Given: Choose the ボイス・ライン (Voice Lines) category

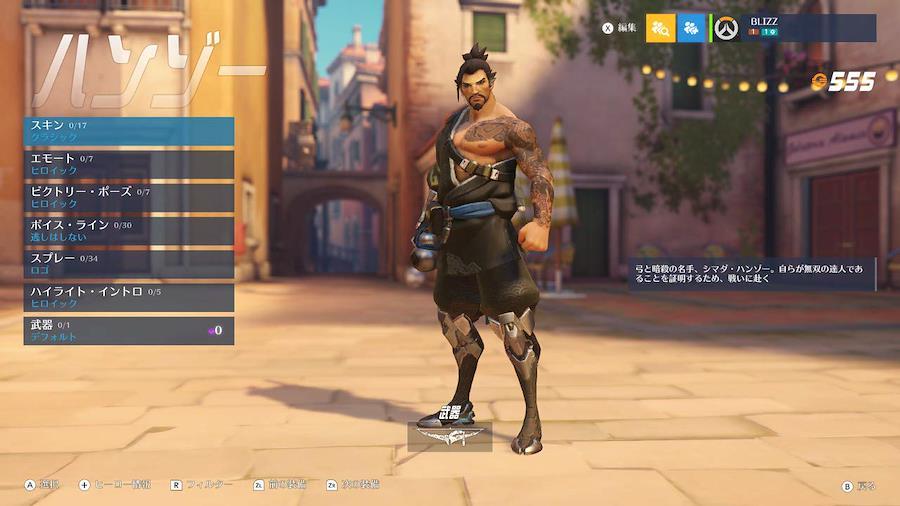Looking at the screenshot, I should tap(129, 231).
